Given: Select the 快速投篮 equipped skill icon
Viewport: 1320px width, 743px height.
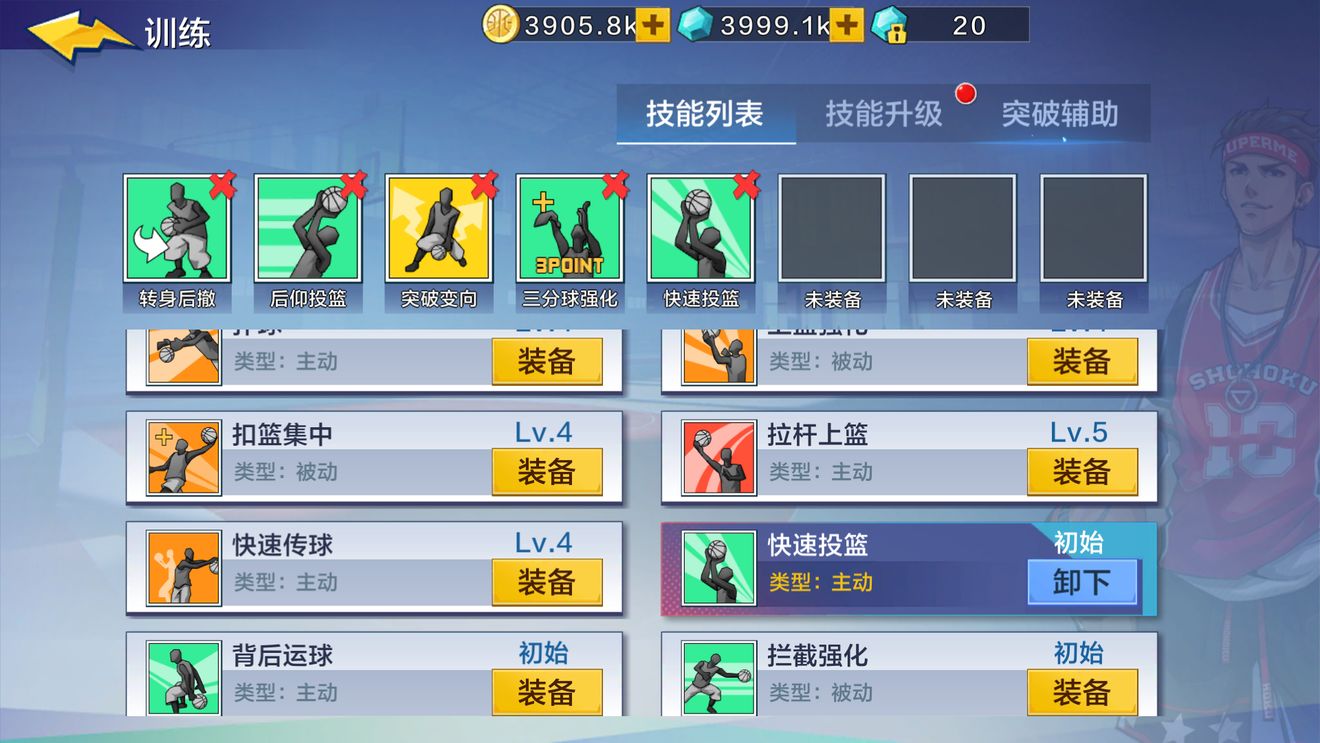Looking at the screenshot, I should (x=701, y=232).
